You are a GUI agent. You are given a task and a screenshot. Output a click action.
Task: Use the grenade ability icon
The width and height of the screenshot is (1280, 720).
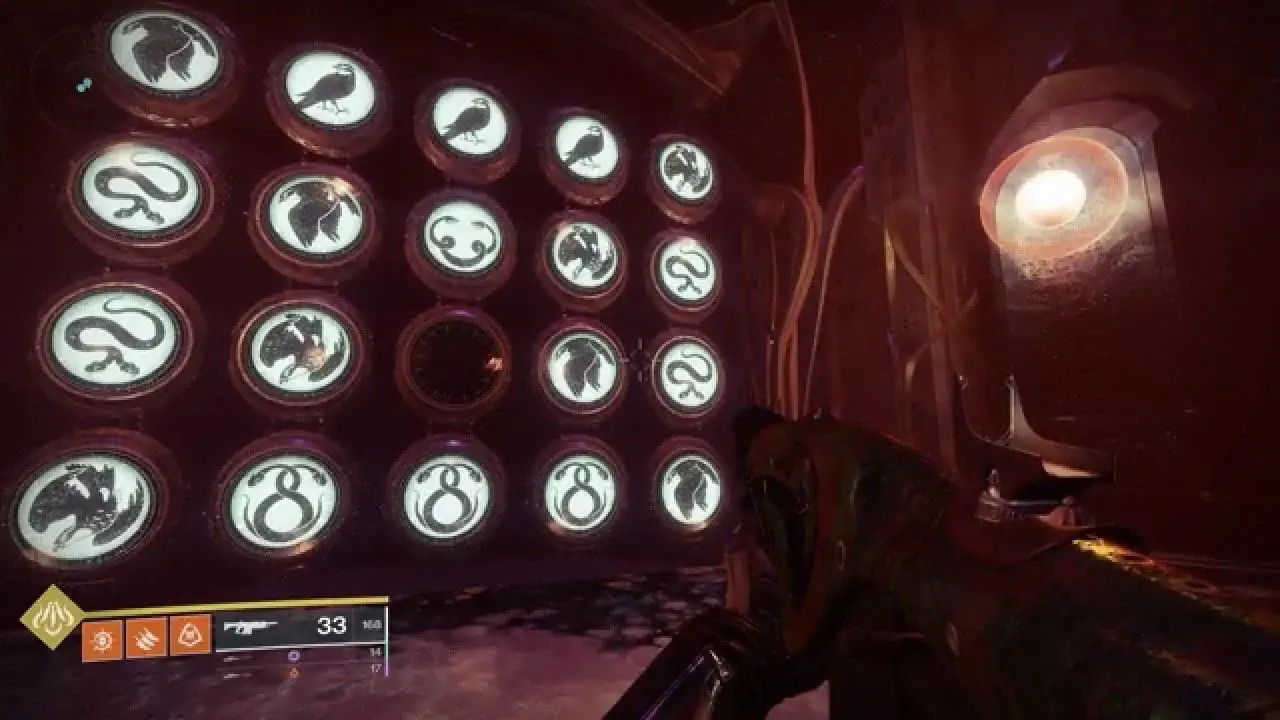click(103, 636)
